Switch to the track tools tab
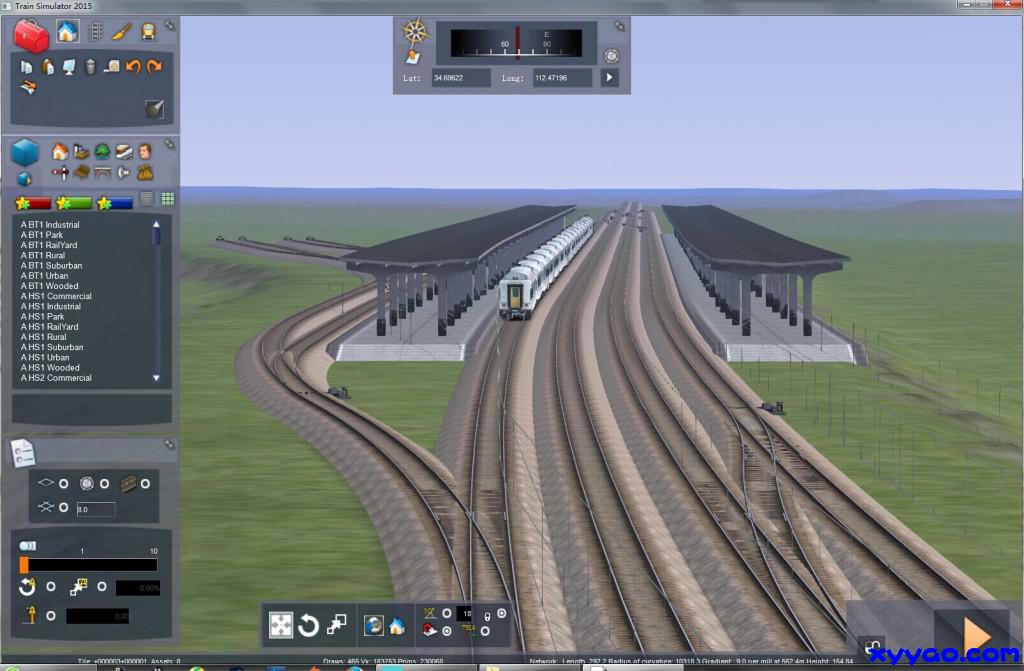The height and width of the screenshot is (671, 1024). [x=95, y=31]
